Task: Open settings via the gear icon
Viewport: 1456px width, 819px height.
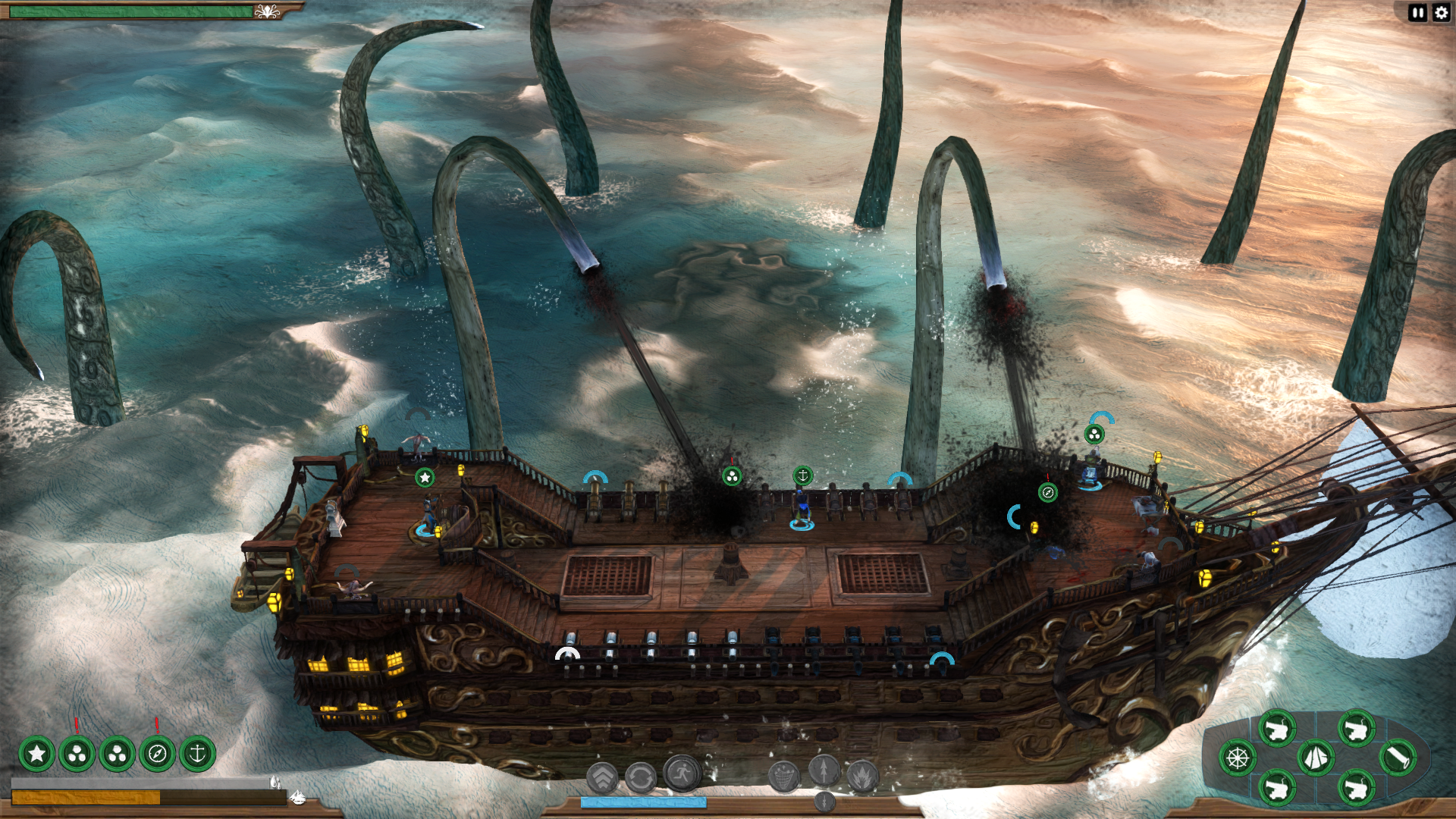Action: [1441, 13]
